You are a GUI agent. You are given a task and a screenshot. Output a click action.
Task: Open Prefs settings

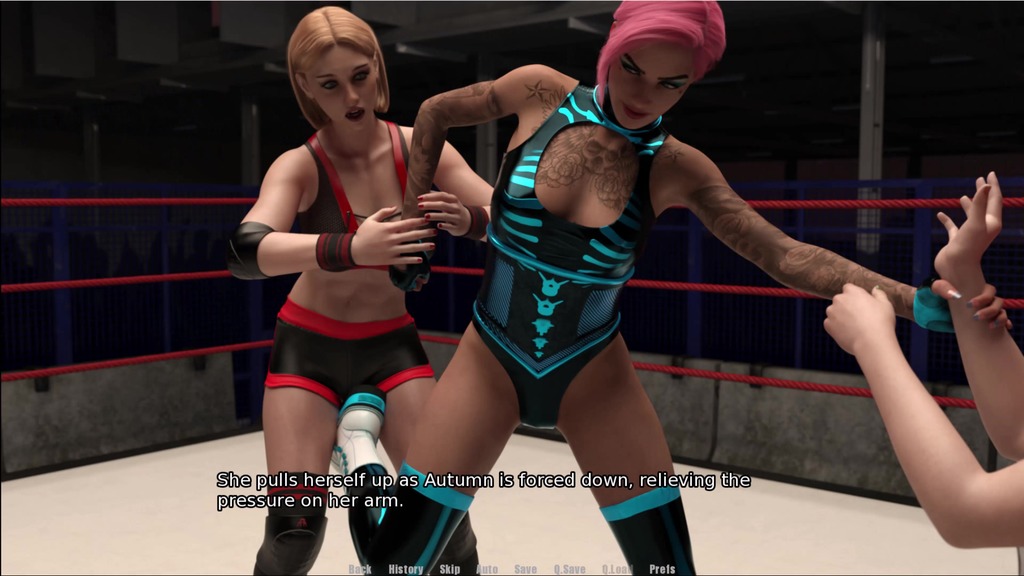(x=662, y=569)
